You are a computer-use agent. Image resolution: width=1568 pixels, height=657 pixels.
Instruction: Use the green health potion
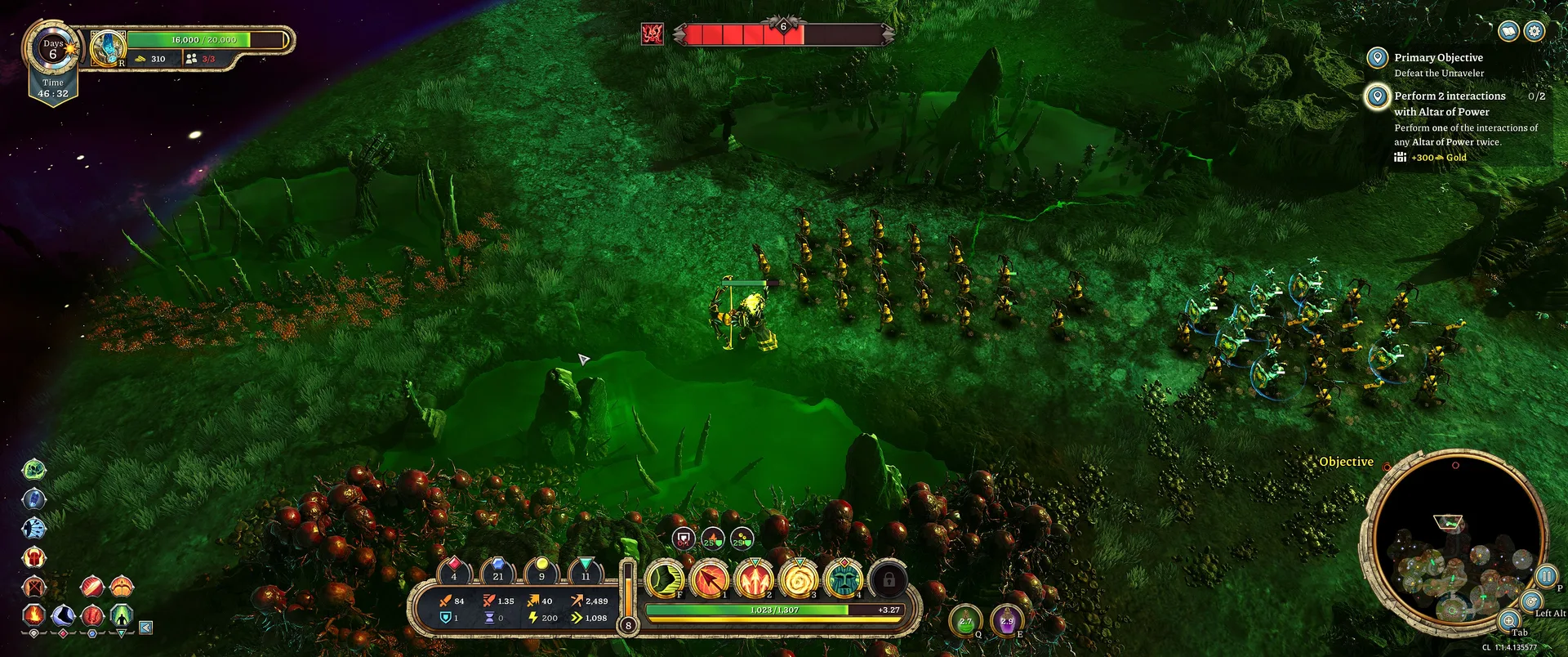(965, 622)
